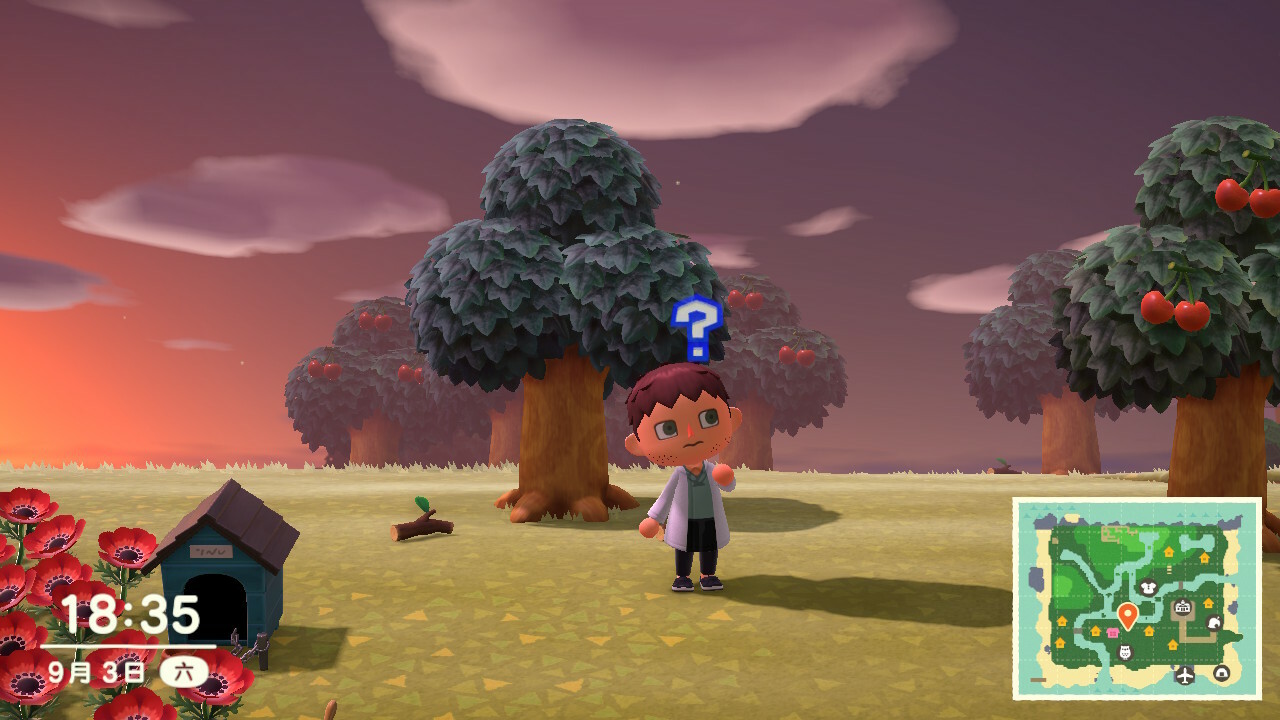Click the orange player location pin
This screenshot has width=1280, height=720.
[x=1128, y=615]
